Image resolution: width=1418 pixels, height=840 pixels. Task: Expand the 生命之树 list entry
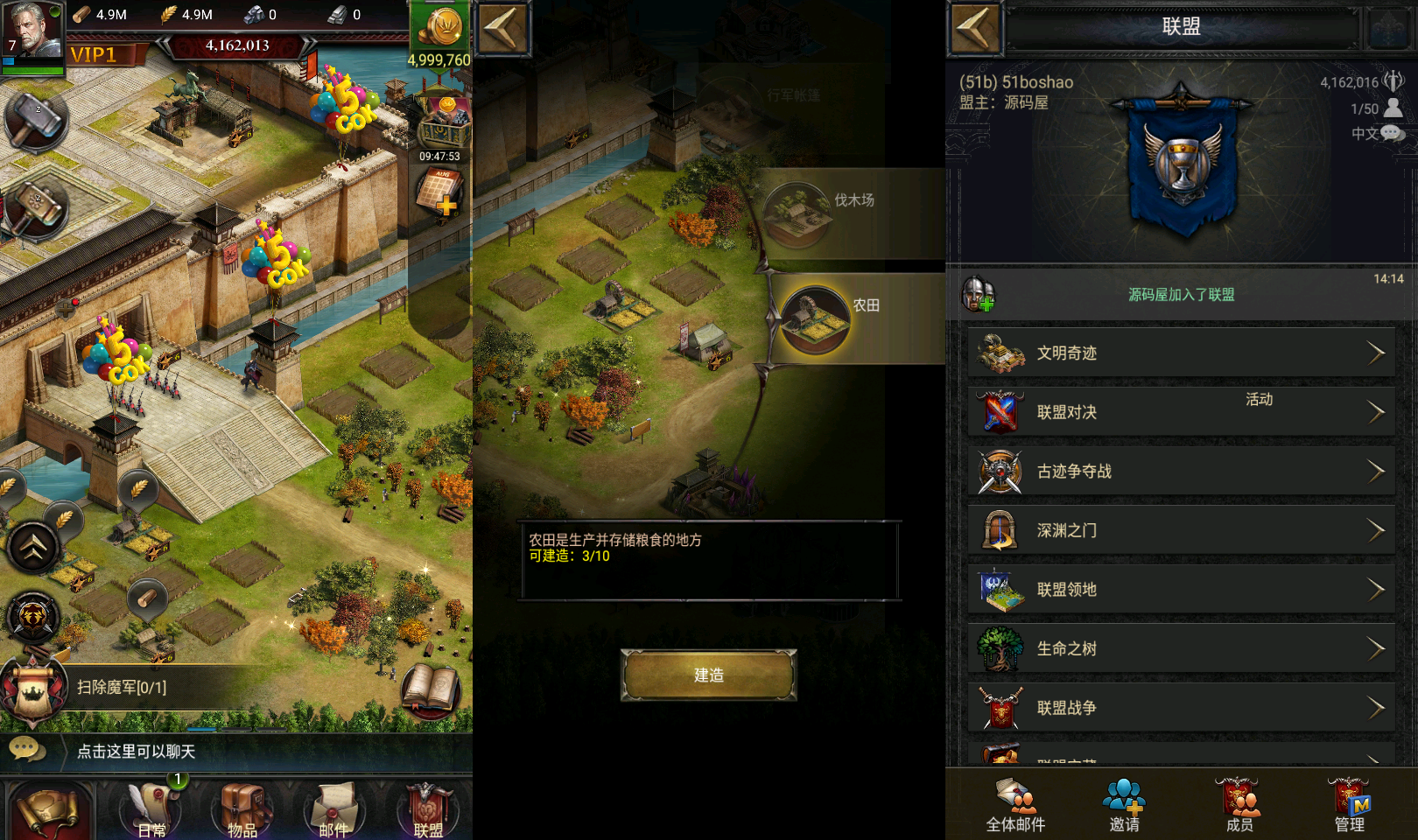(1180, 648)
